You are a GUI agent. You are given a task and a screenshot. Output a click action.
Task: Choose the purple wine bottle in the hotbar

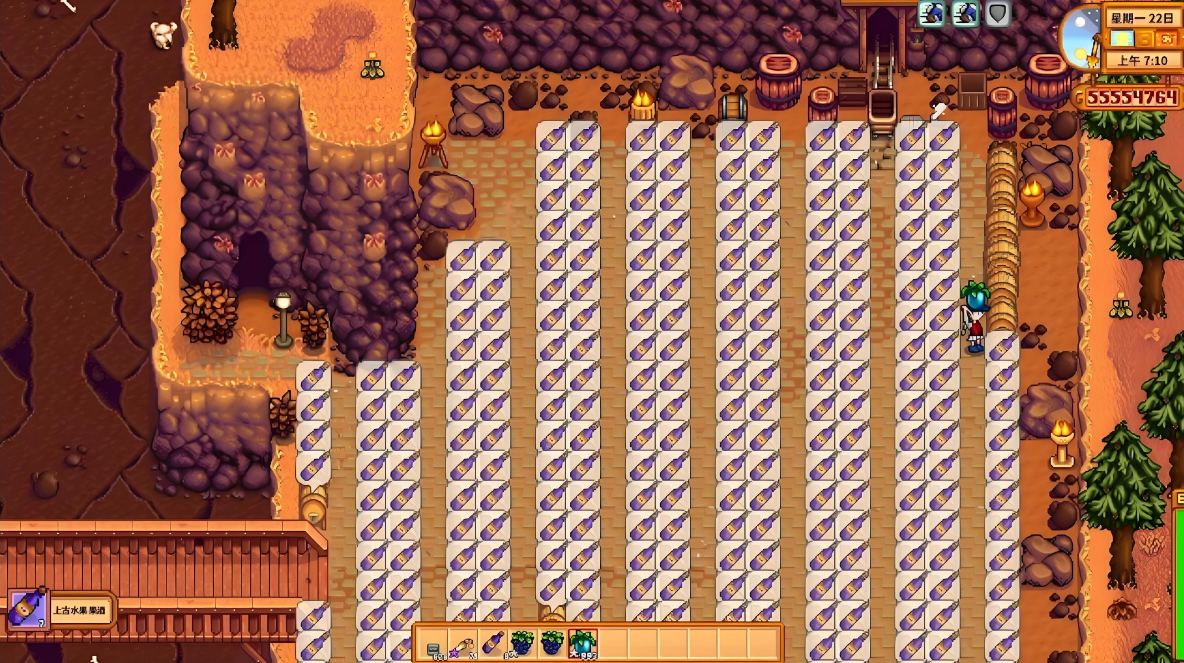coord(492,643)
